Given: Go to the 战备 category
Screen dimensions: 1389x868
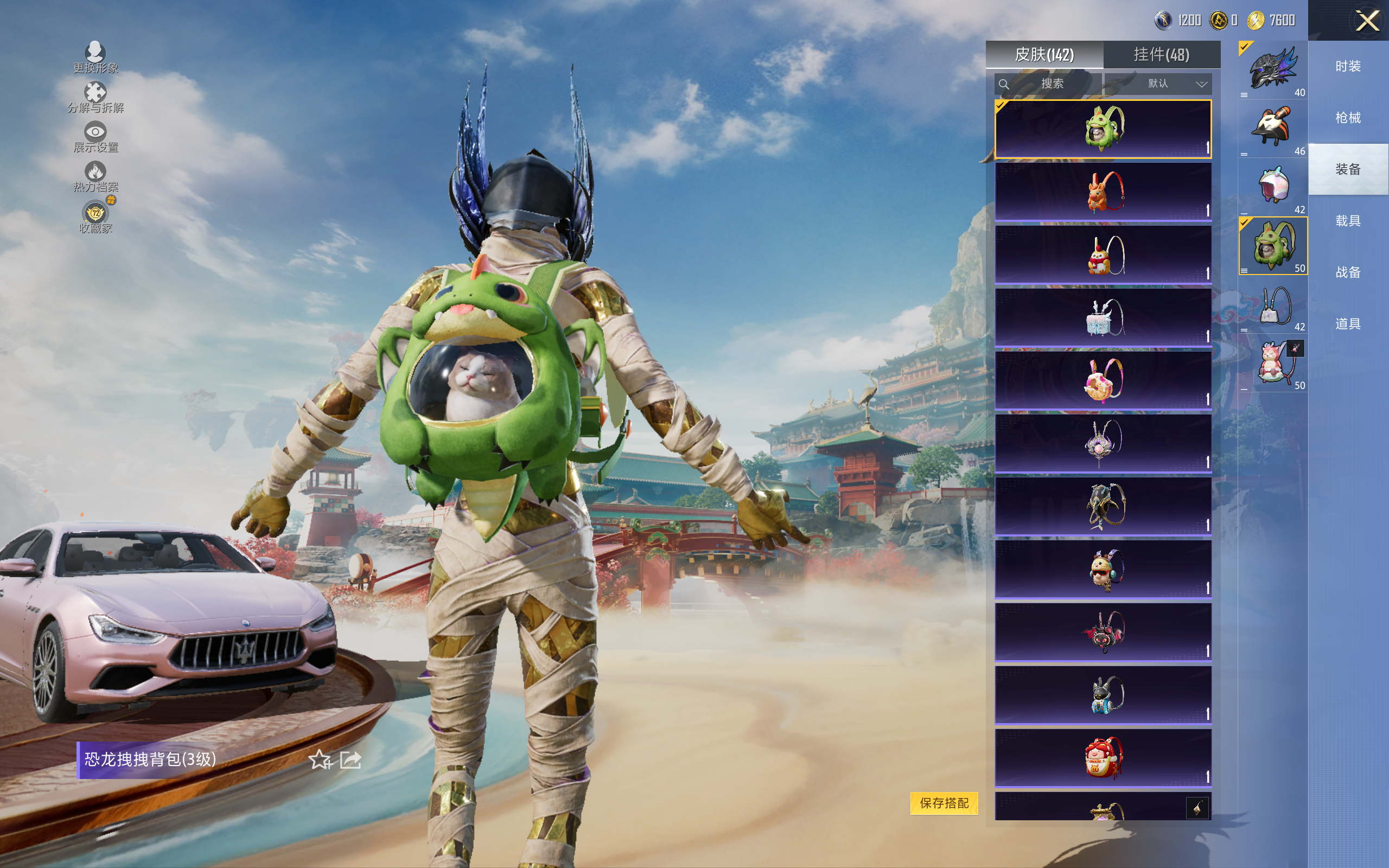Looking at the screenshot, I should click(1348, 272).
